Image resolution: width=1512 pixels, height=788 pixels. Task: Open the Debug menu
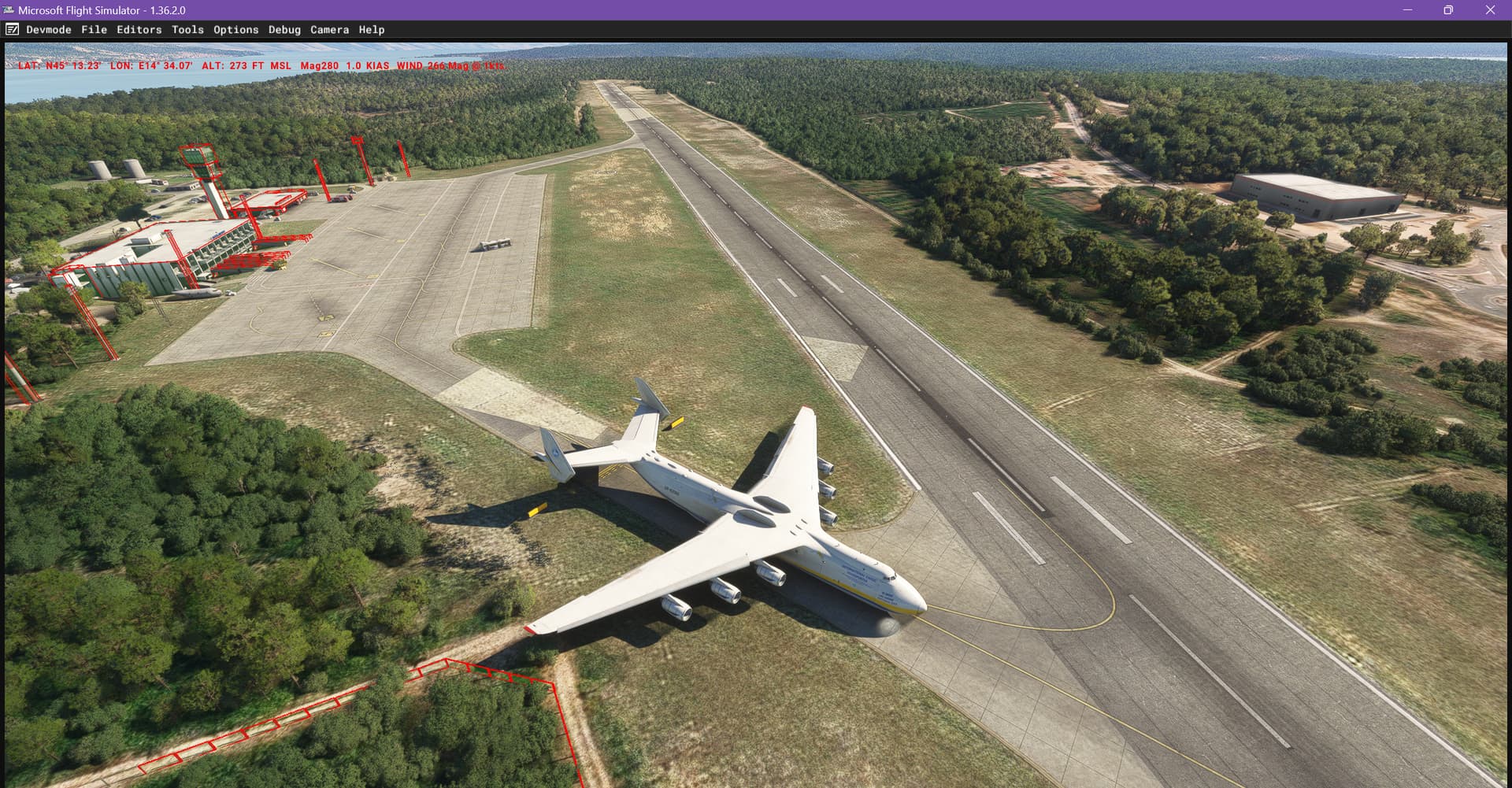[284, 29]
